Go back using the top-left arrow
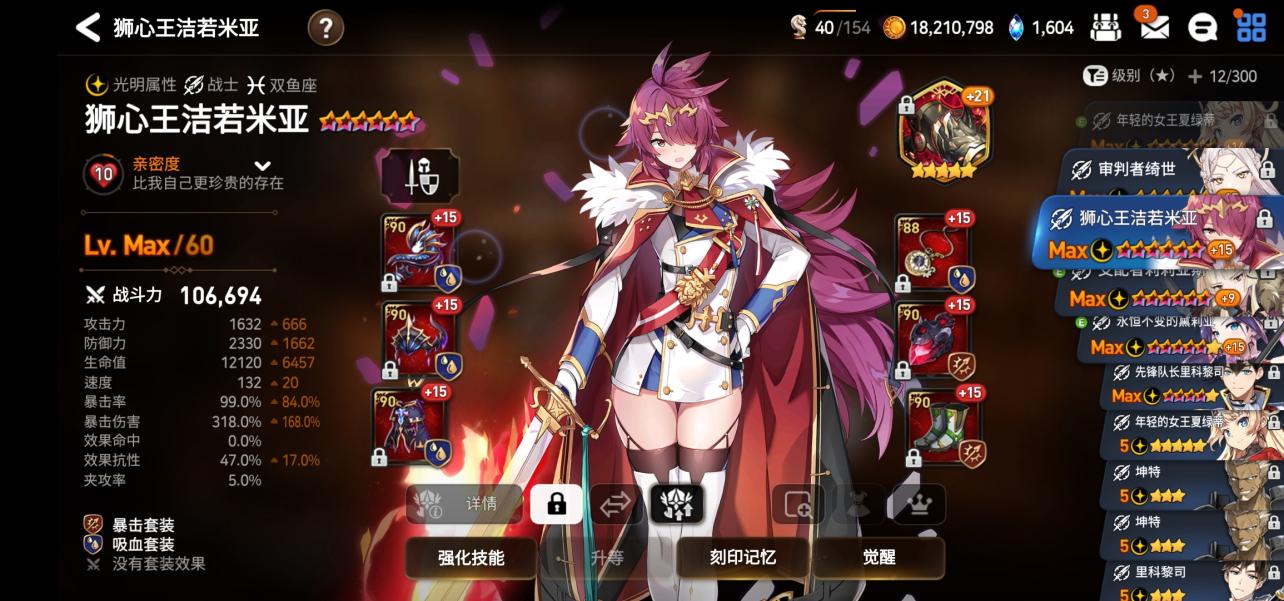1284x601 pixels. (88, 28)
